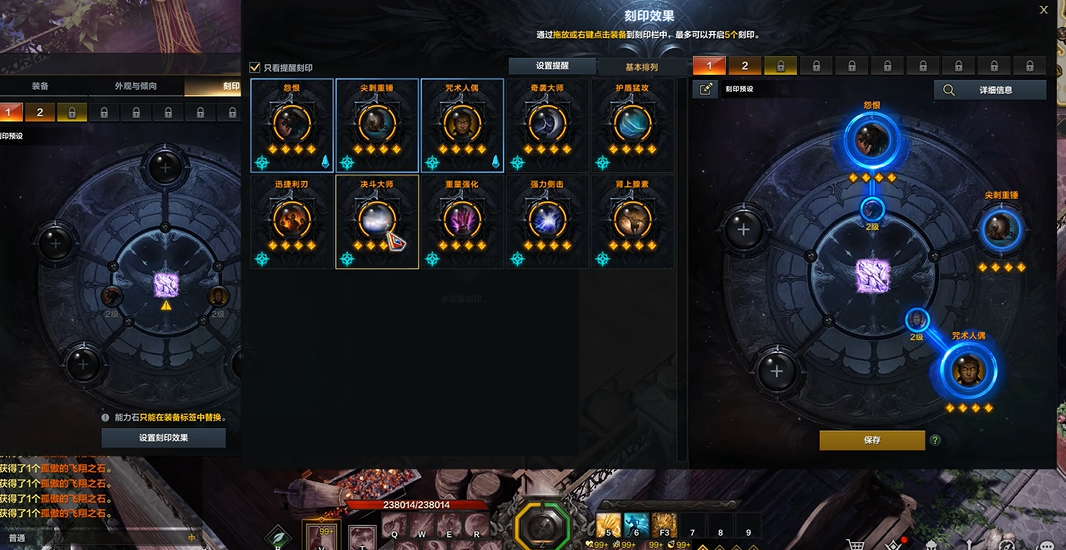Save the engraving setup with 保存
Viewport: 1066px width, 550px height.
(872, 440)
